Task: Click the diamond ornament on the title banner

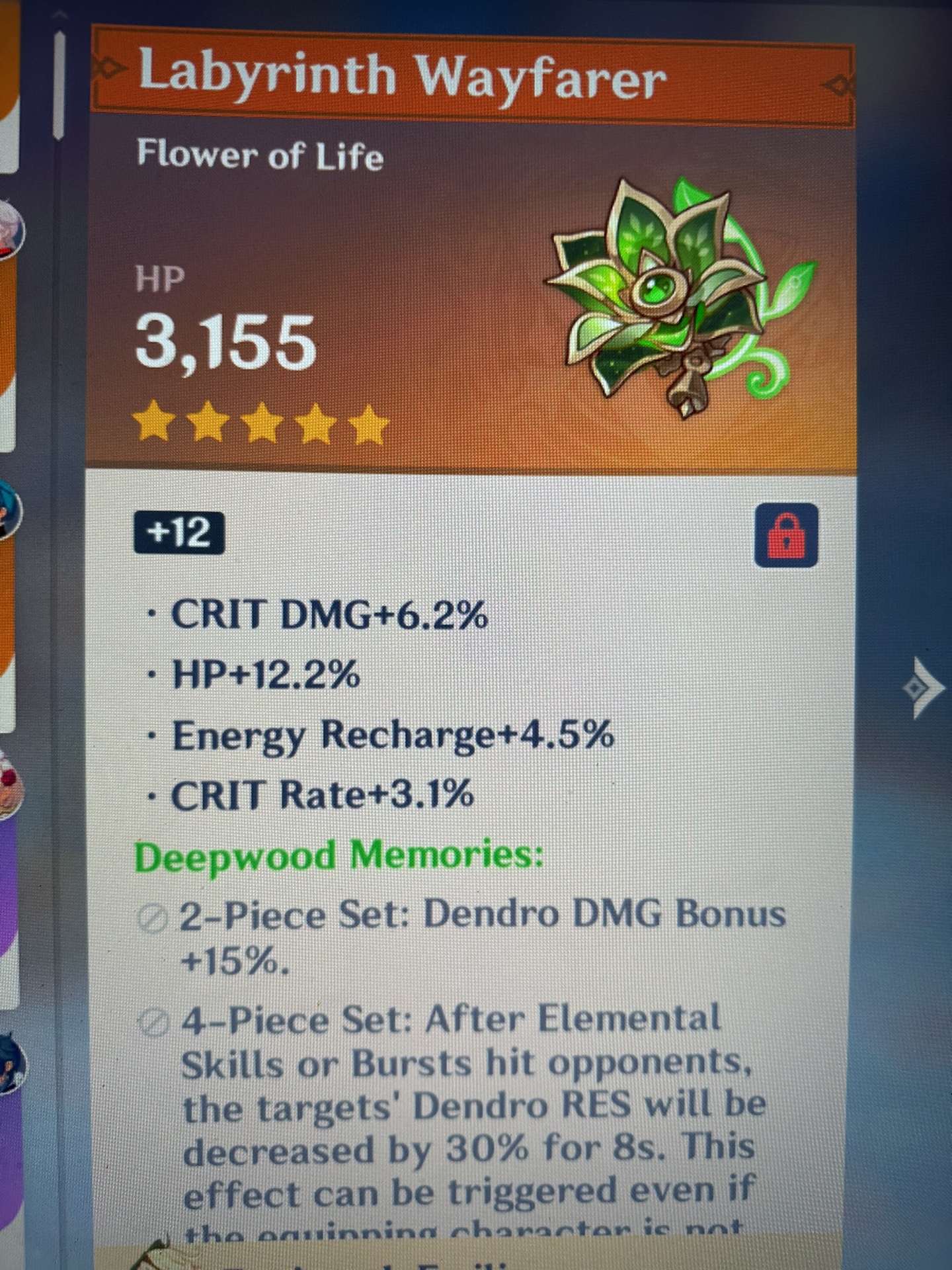Action: click(840, 85)
